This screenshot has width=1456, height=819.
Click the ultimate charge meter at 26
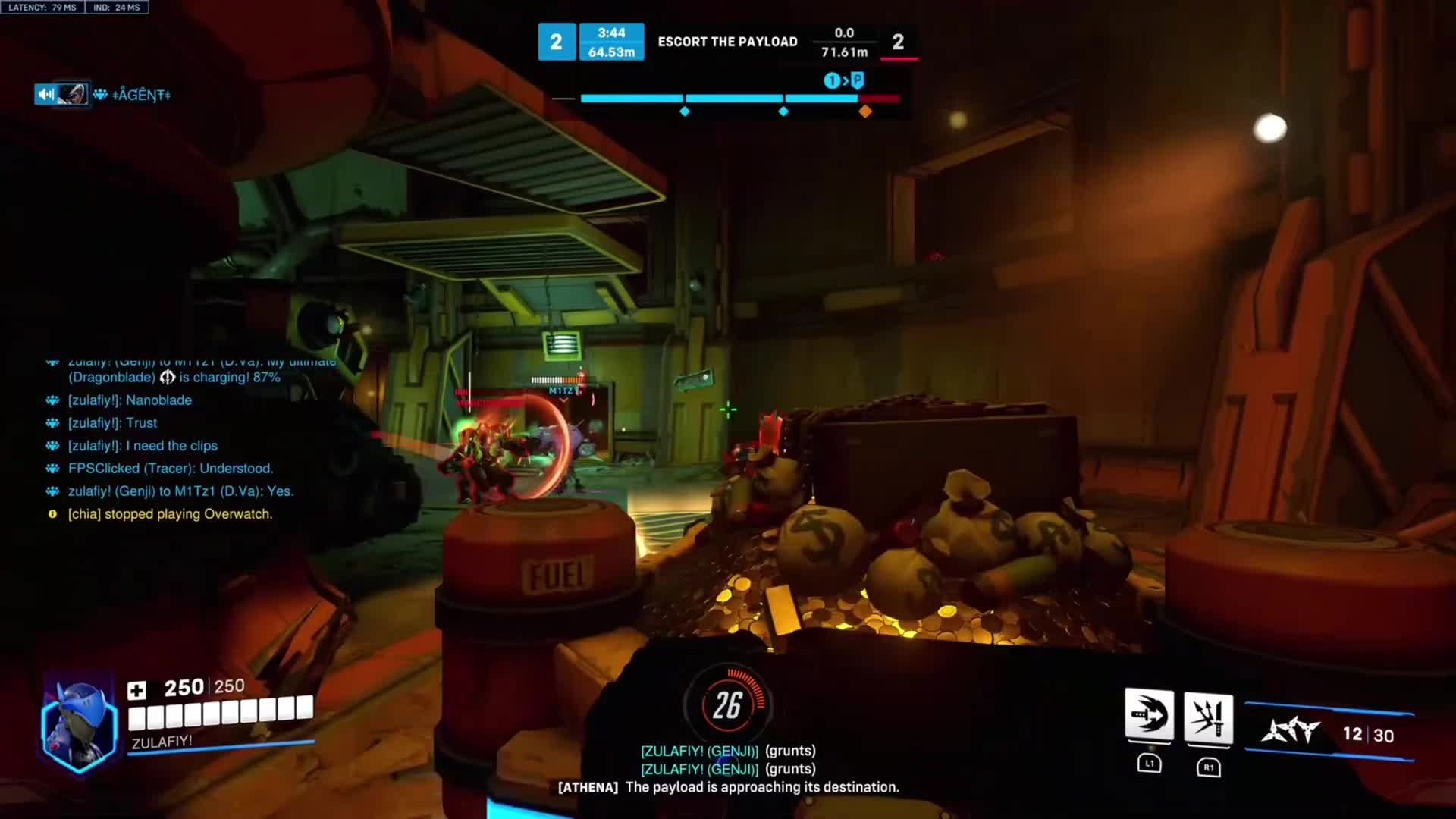click(726, 705)
